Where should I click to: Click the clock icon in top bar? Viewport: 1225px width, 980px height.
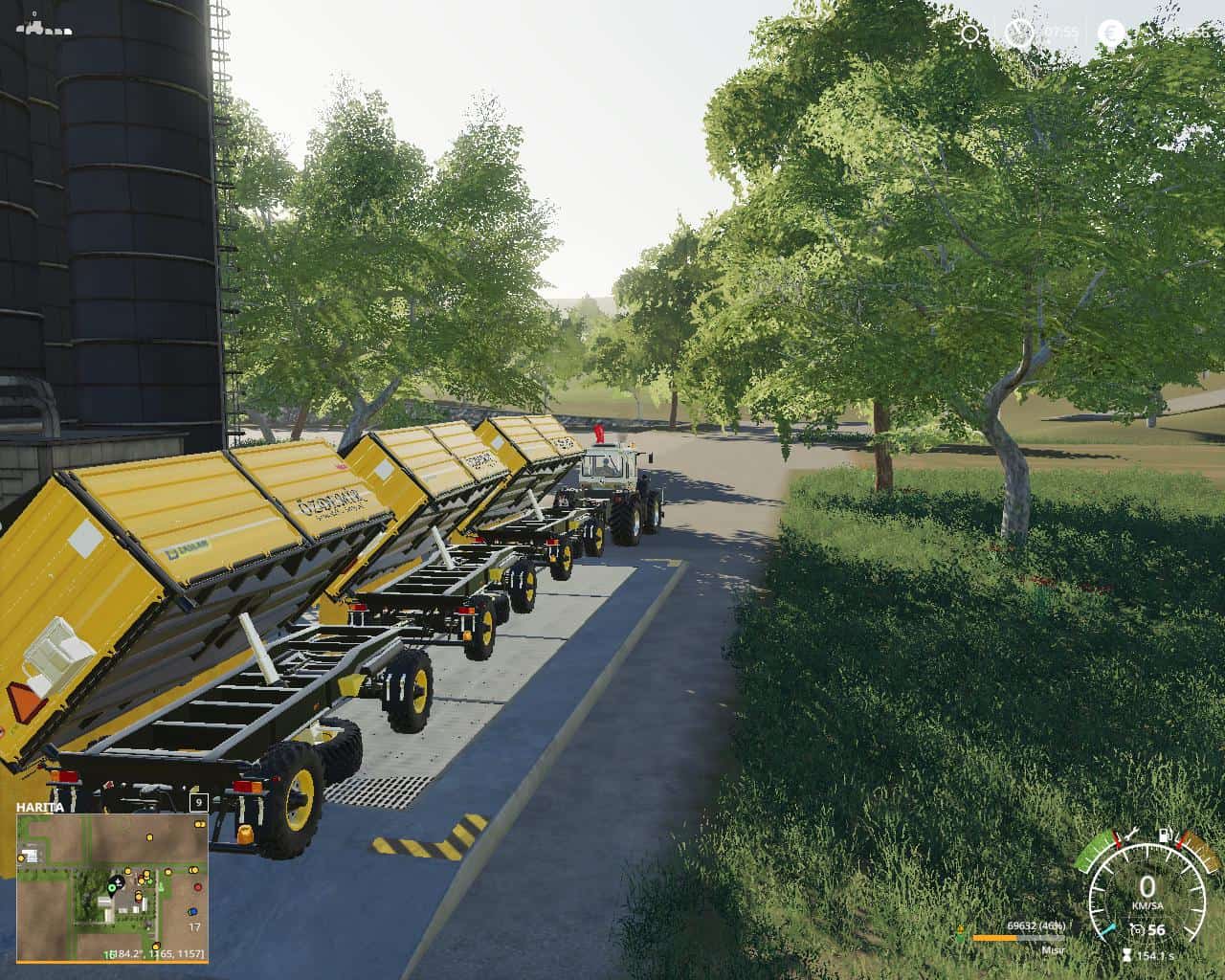click(x=1021, y=34)
